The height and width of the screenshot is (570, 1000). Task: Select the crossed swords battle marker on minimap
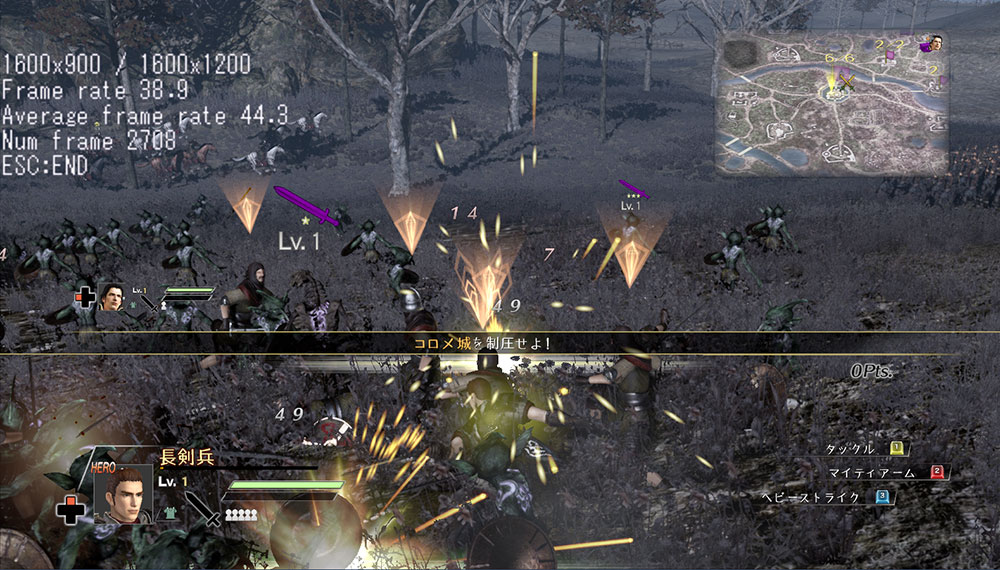847,84
